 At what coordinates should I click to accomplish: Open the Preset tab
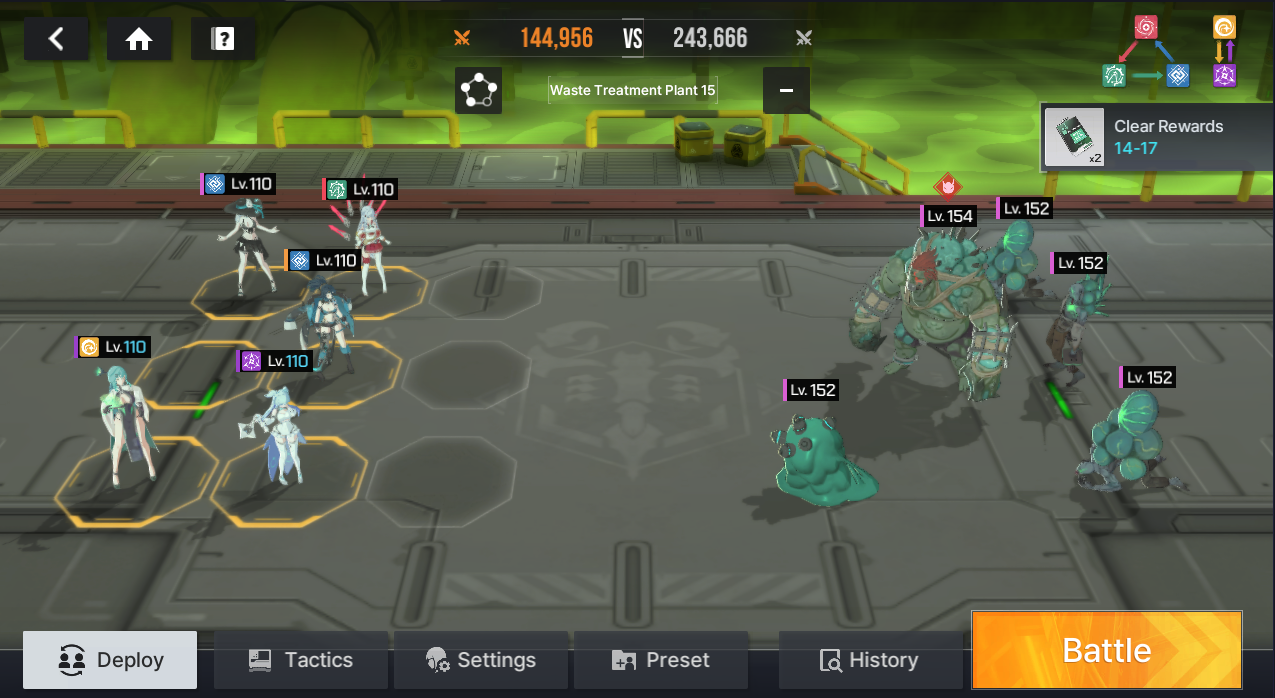point(661,660)
